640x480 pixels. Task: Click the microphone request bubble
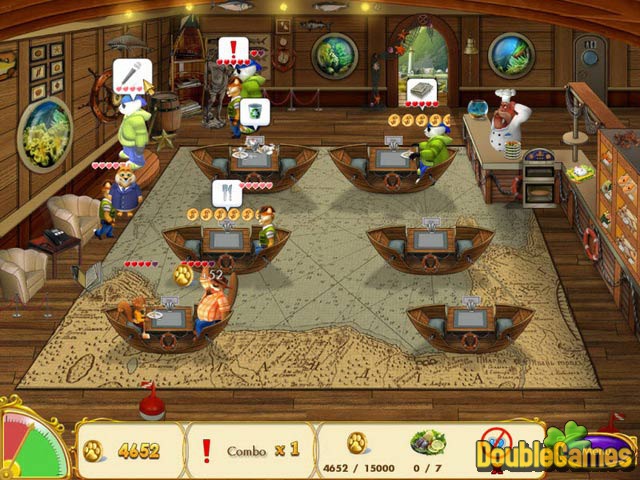tap(129, 72)
